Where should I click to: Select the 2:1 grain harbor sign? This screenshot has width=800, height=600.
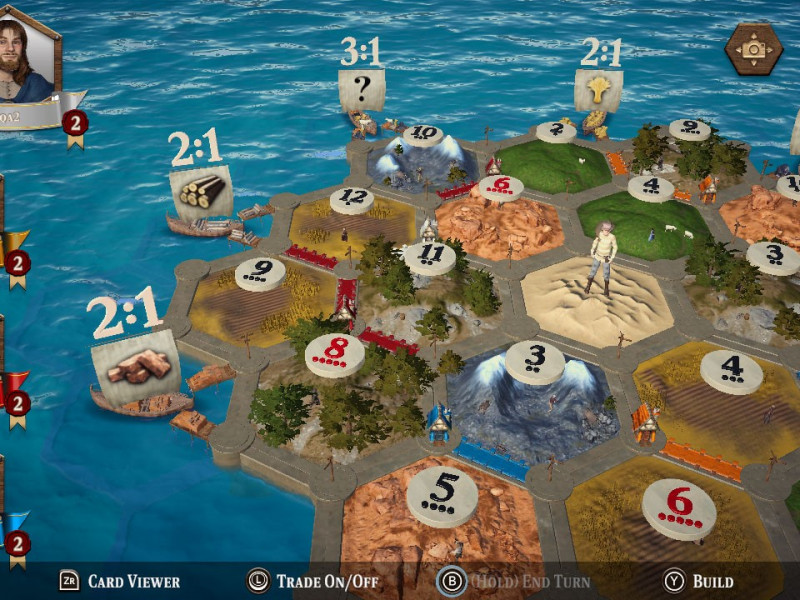pos(598,91)
